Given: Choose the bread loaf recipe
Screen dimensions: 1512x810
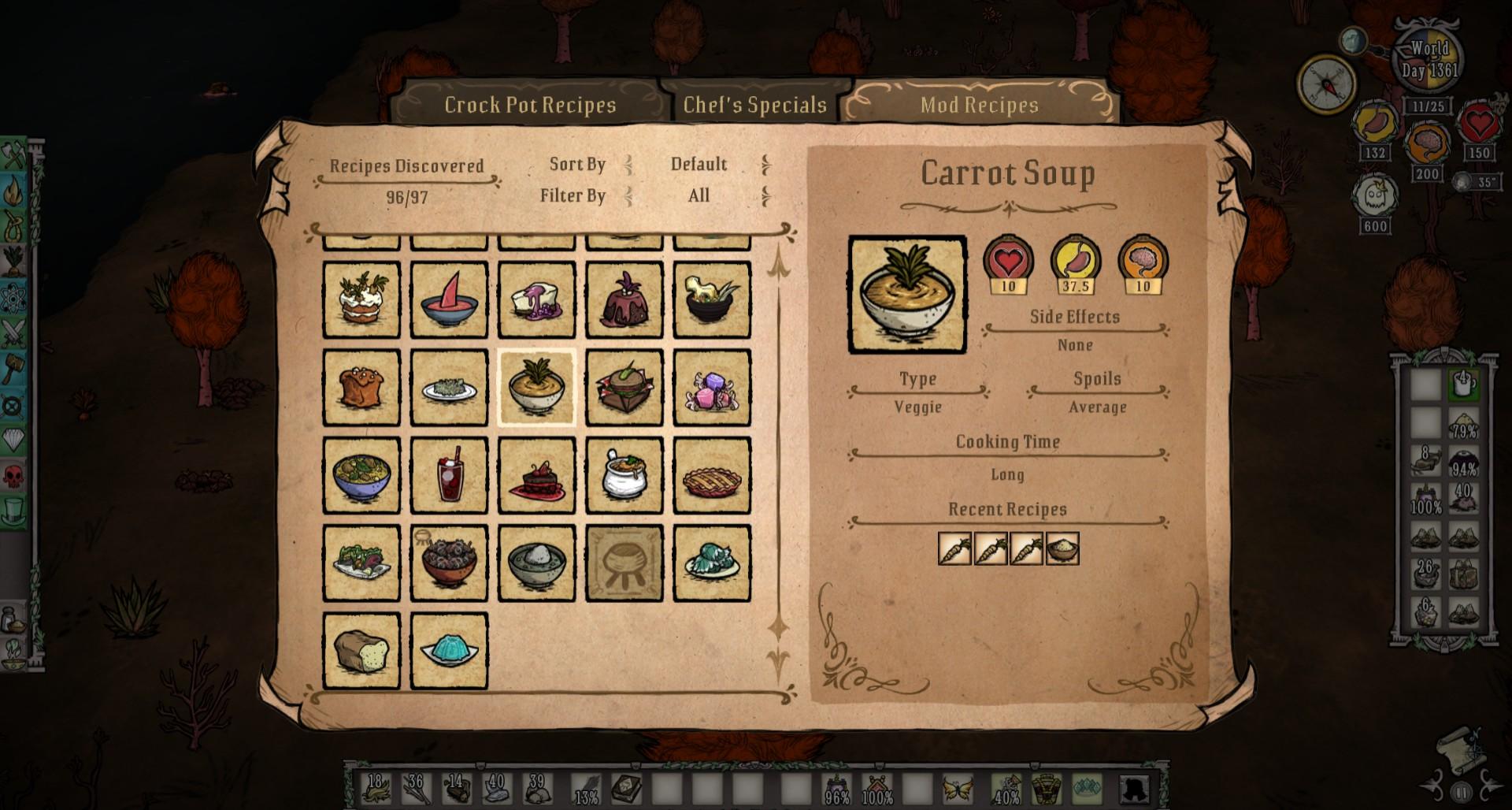Looking at the screenshot, I should (x=361, y=651).
